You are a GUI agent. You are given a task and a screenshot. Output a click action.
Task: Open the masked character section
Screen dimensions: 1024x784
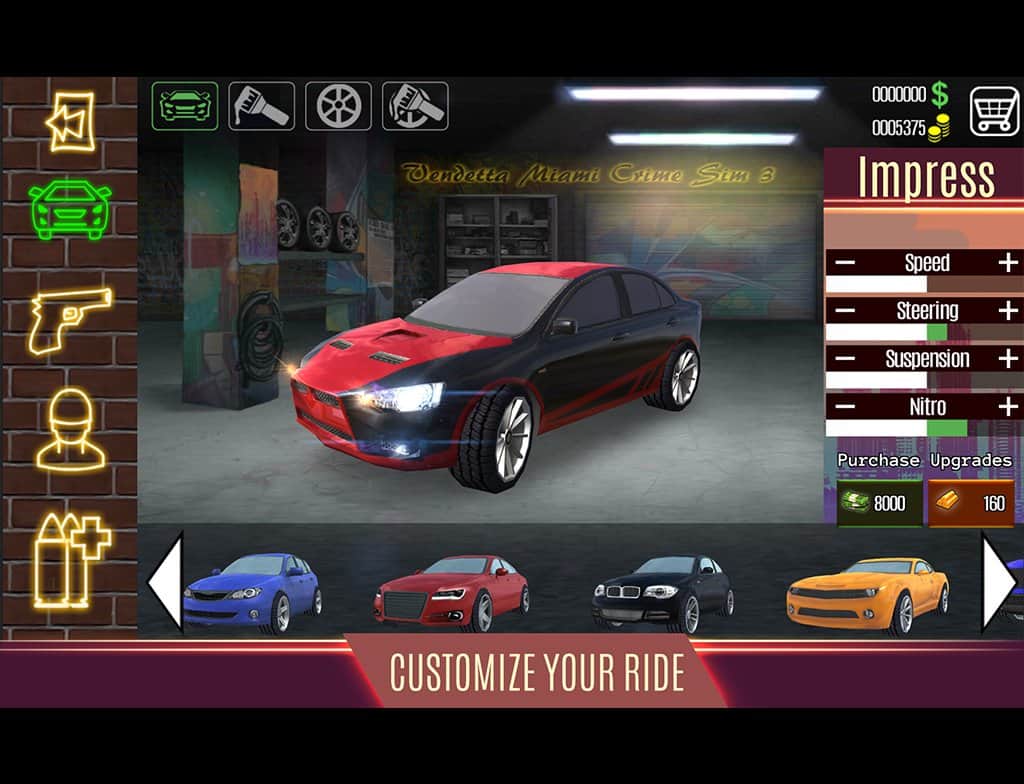tap(70, 432)
